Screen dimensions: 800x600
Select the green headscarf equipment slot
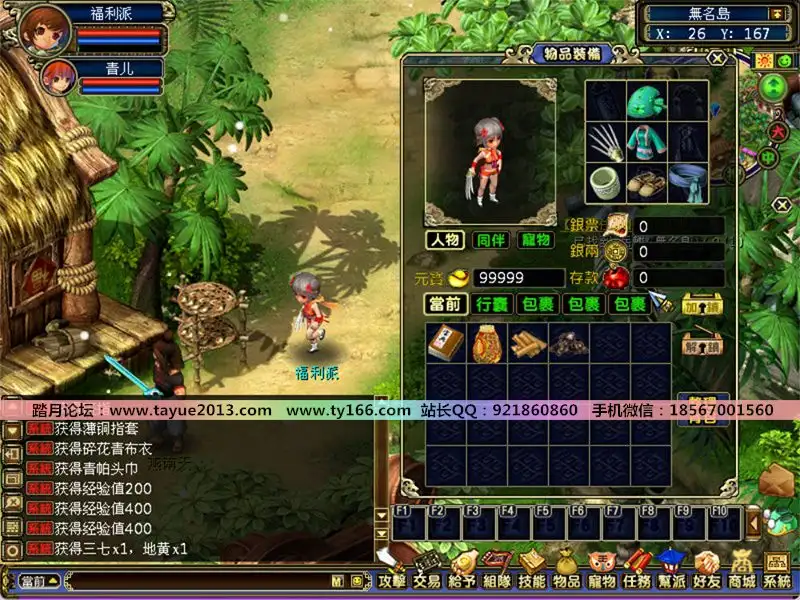point(648,101)
